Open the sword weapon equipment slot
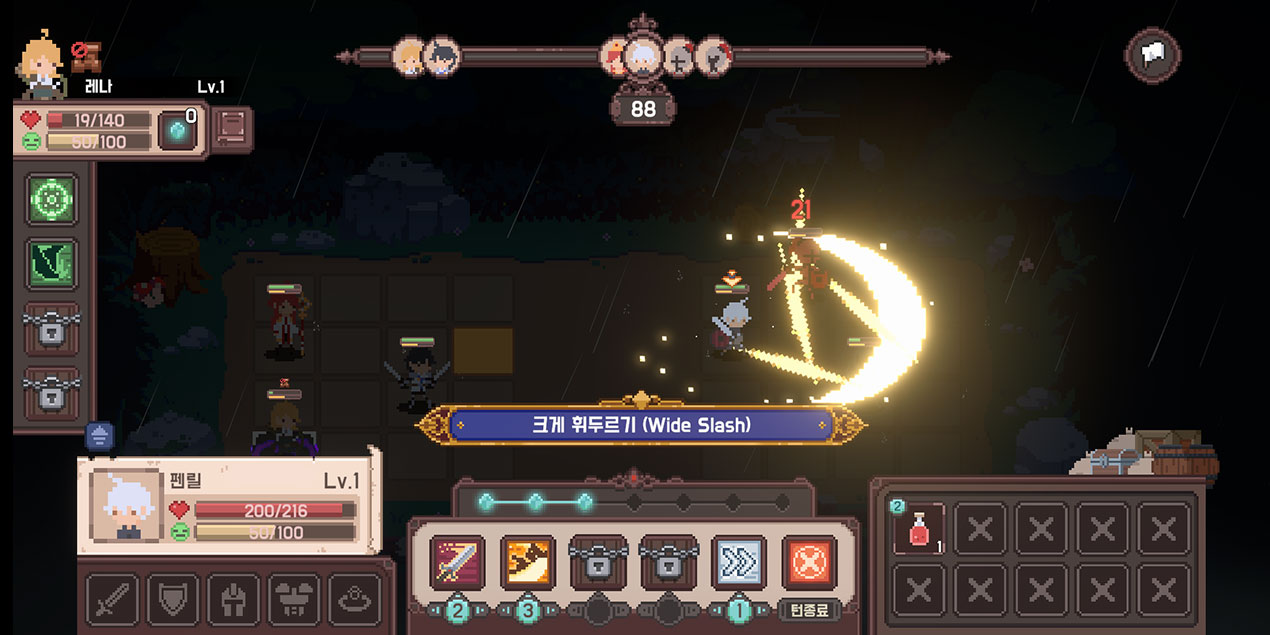The height and width of the screenshot is (635, 1270). click(x=112, y=599)
